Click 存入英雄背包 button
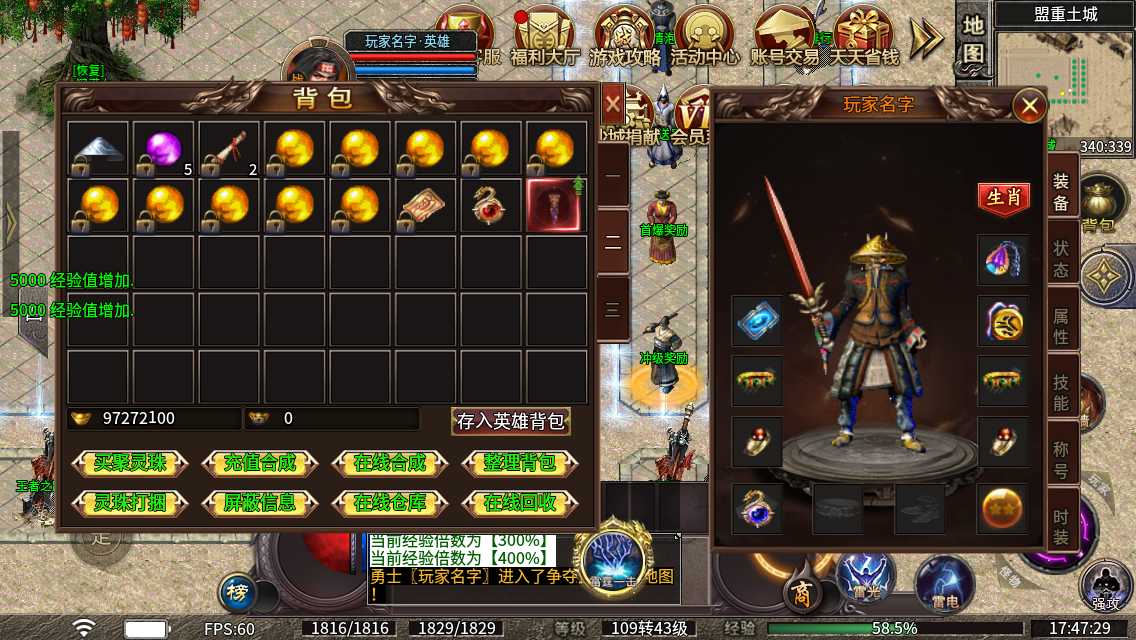The width and height of the screenshot is (1136, 640). coord(511,421)
